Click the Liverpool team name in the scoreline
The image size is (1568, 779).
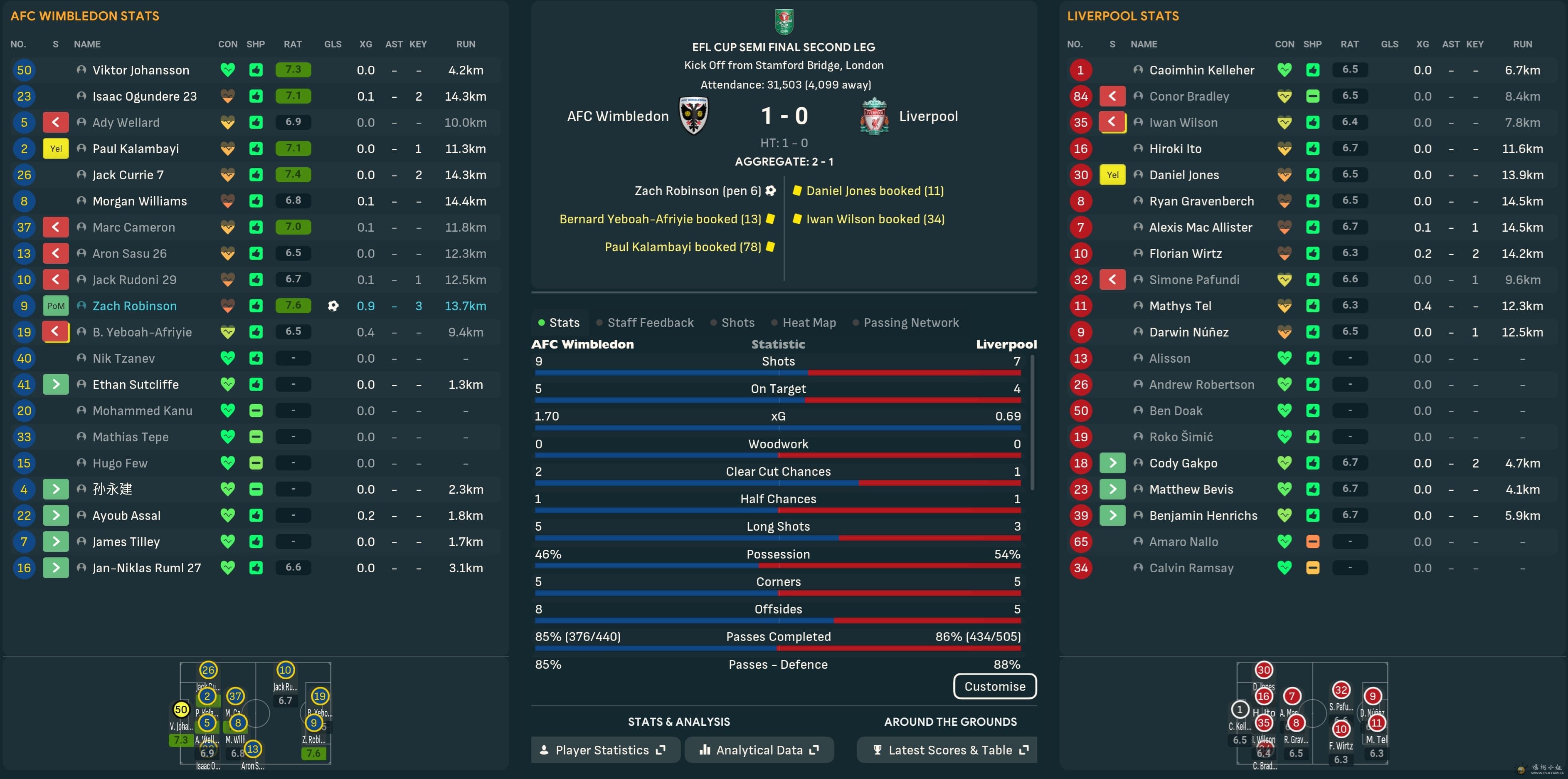[x=928, y=116]
